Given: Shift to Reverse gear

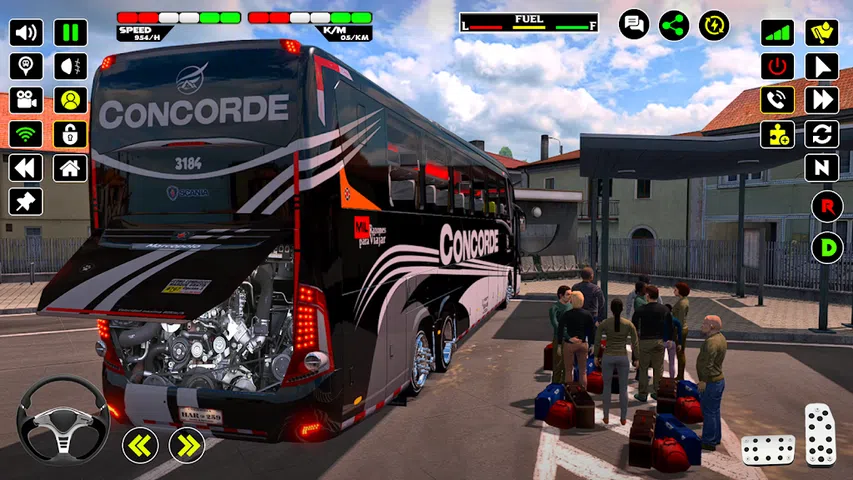Looking at the screenshot, I should pos(826,205).
